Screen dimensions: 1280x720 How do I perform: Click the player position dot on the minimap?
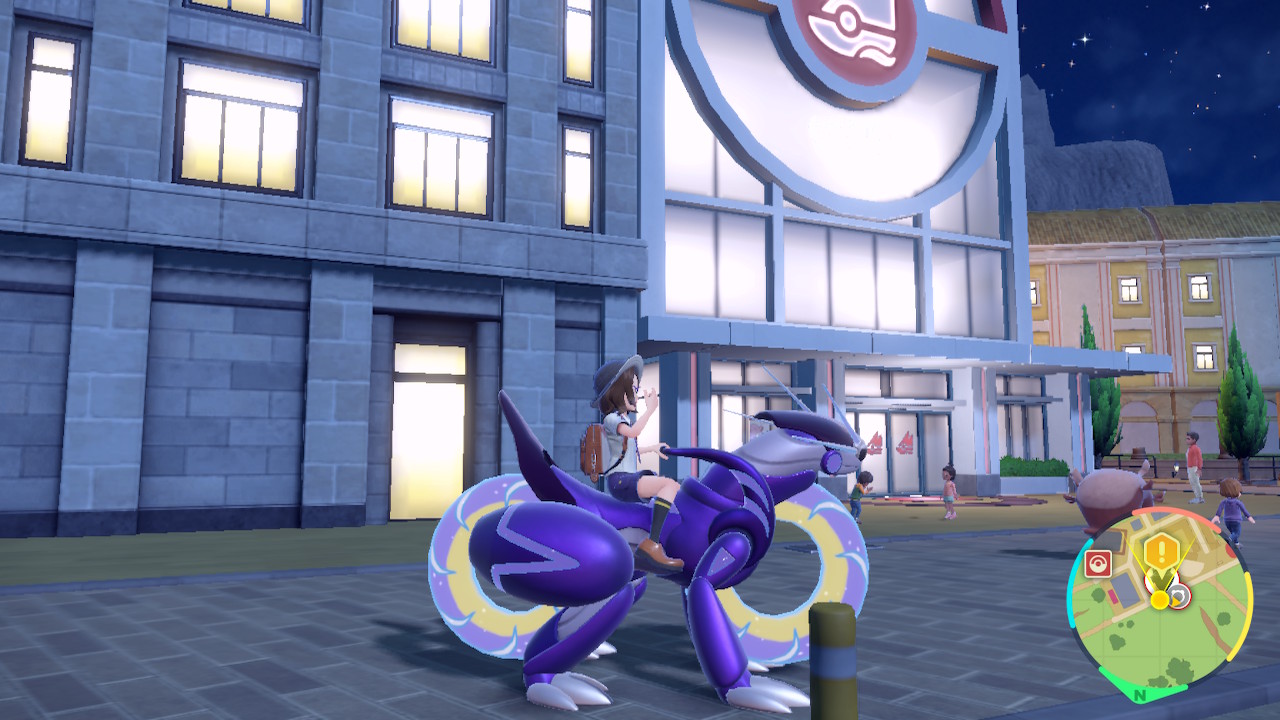click(1160, 600)
